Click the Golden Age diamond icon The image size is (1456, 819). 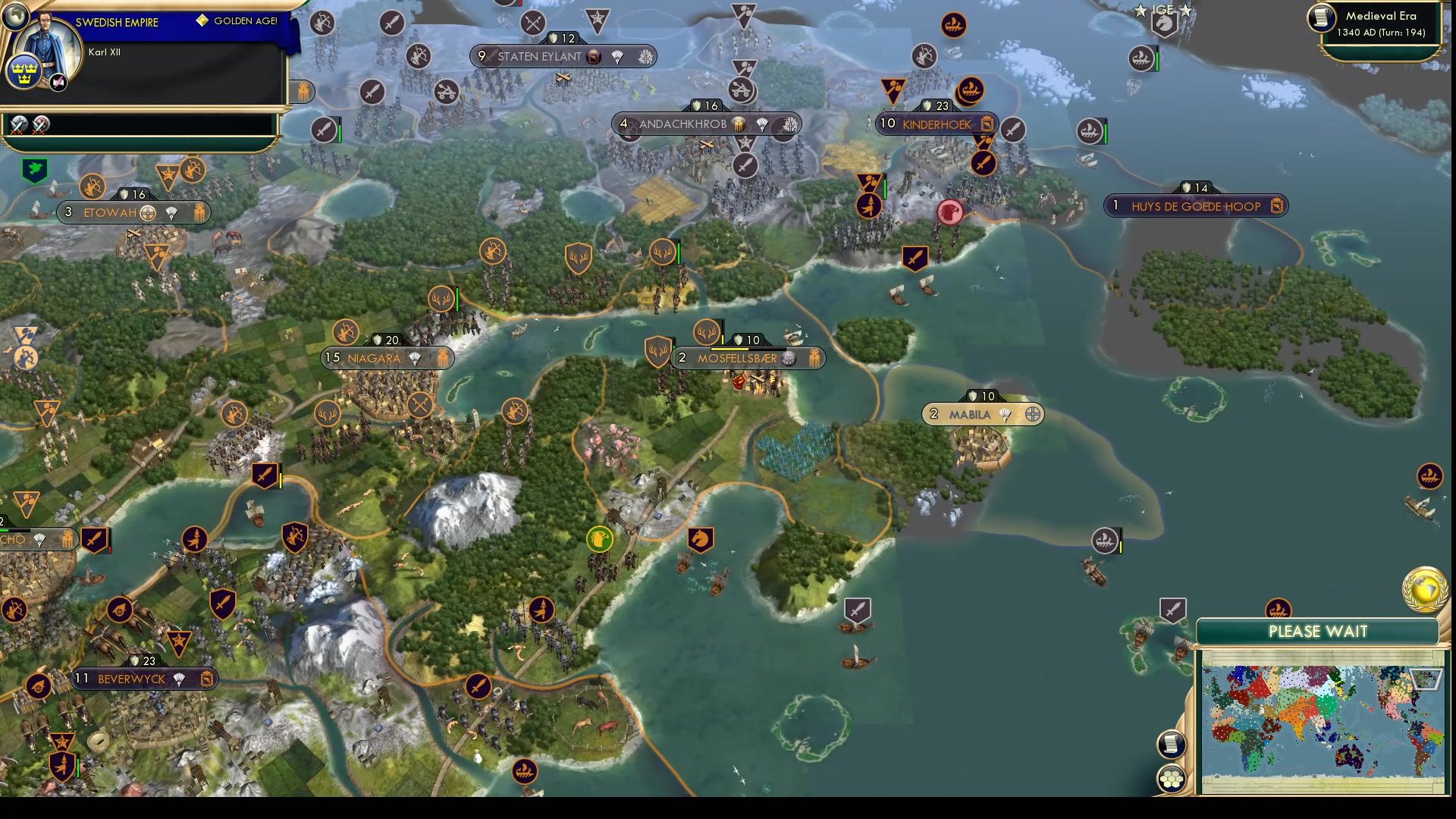(x=202, y=22)
